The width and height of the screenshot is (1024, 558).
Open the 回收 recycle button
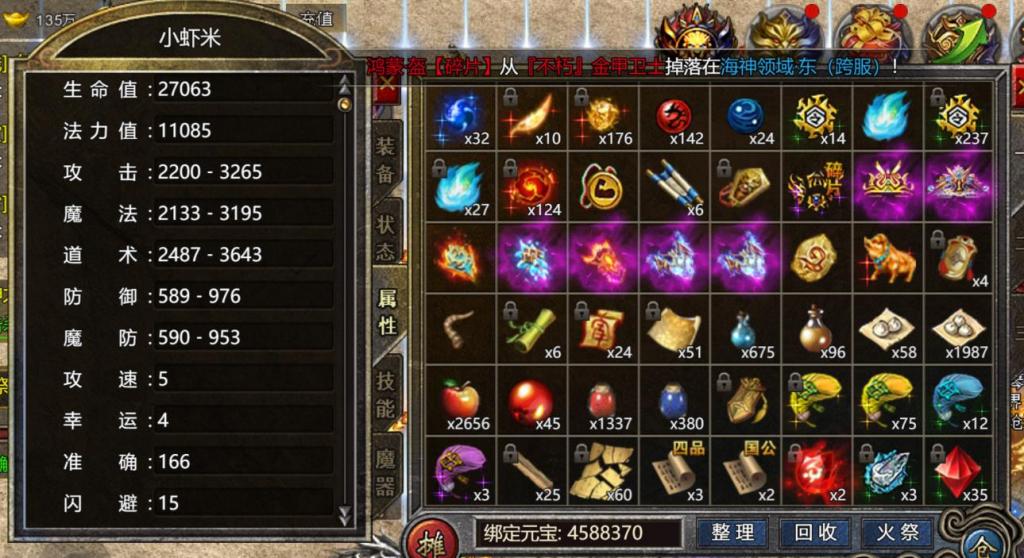tap(808, 532)
